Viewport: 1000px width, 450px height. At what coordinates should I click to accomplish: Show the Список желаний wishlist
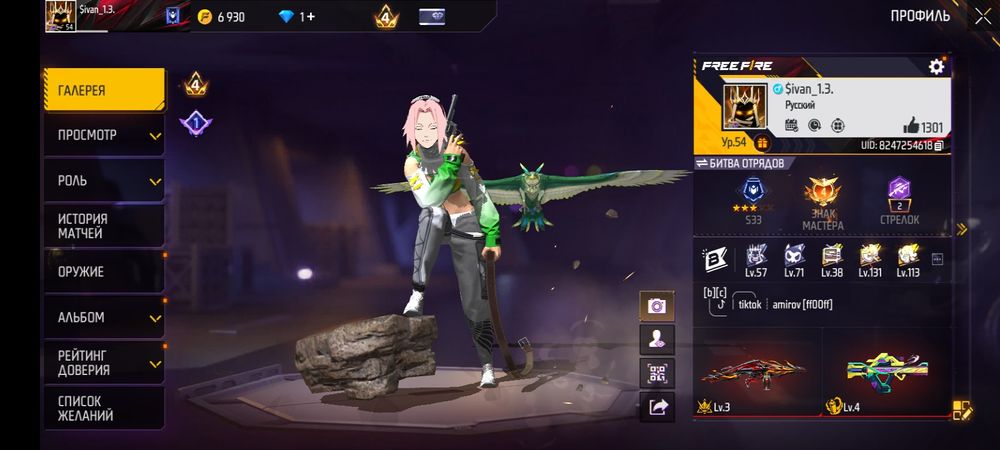tap(104, 408)
